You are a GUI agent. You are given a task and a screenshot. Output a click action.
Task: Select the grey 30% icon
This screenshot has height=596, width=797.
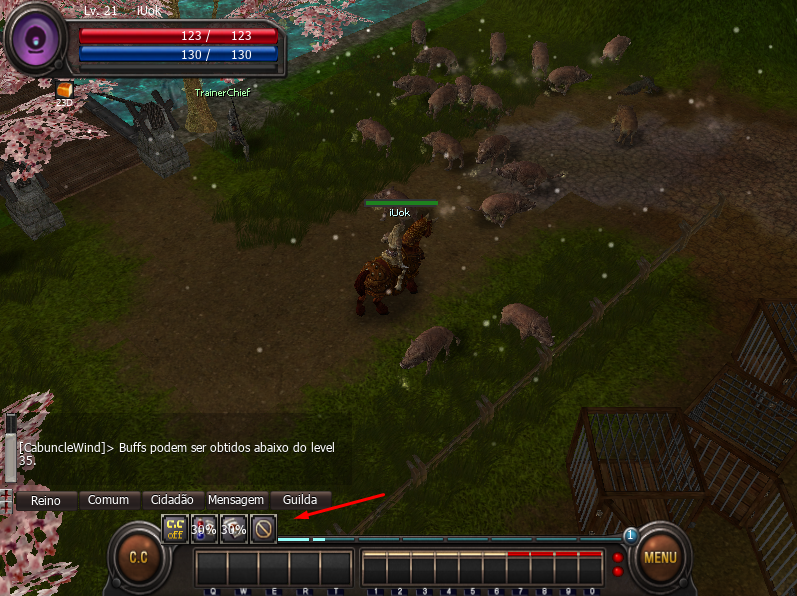pyautogui.click(x=233, y=527)
